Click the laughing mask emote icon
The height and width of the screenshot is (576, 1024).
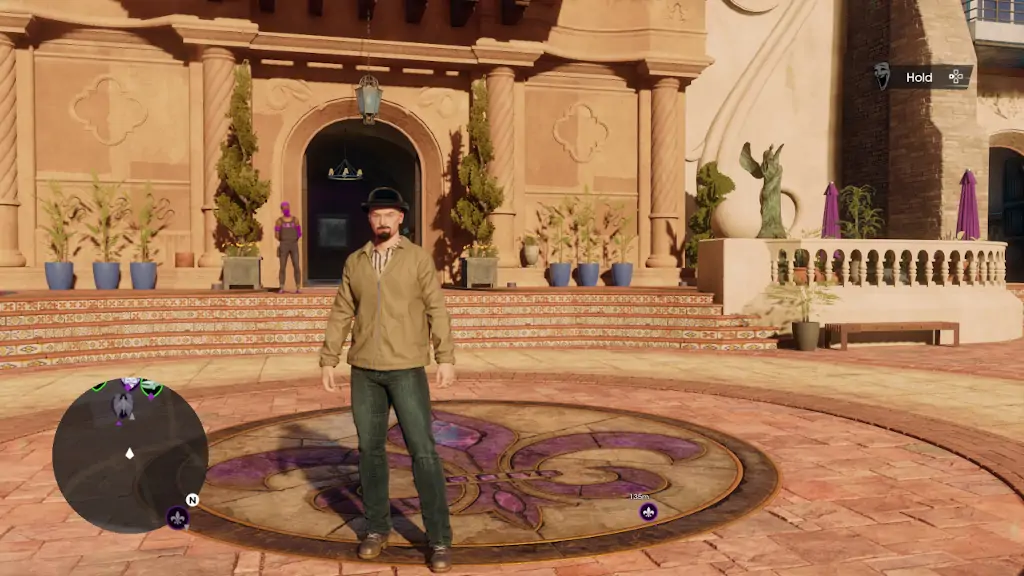(882, 77)
